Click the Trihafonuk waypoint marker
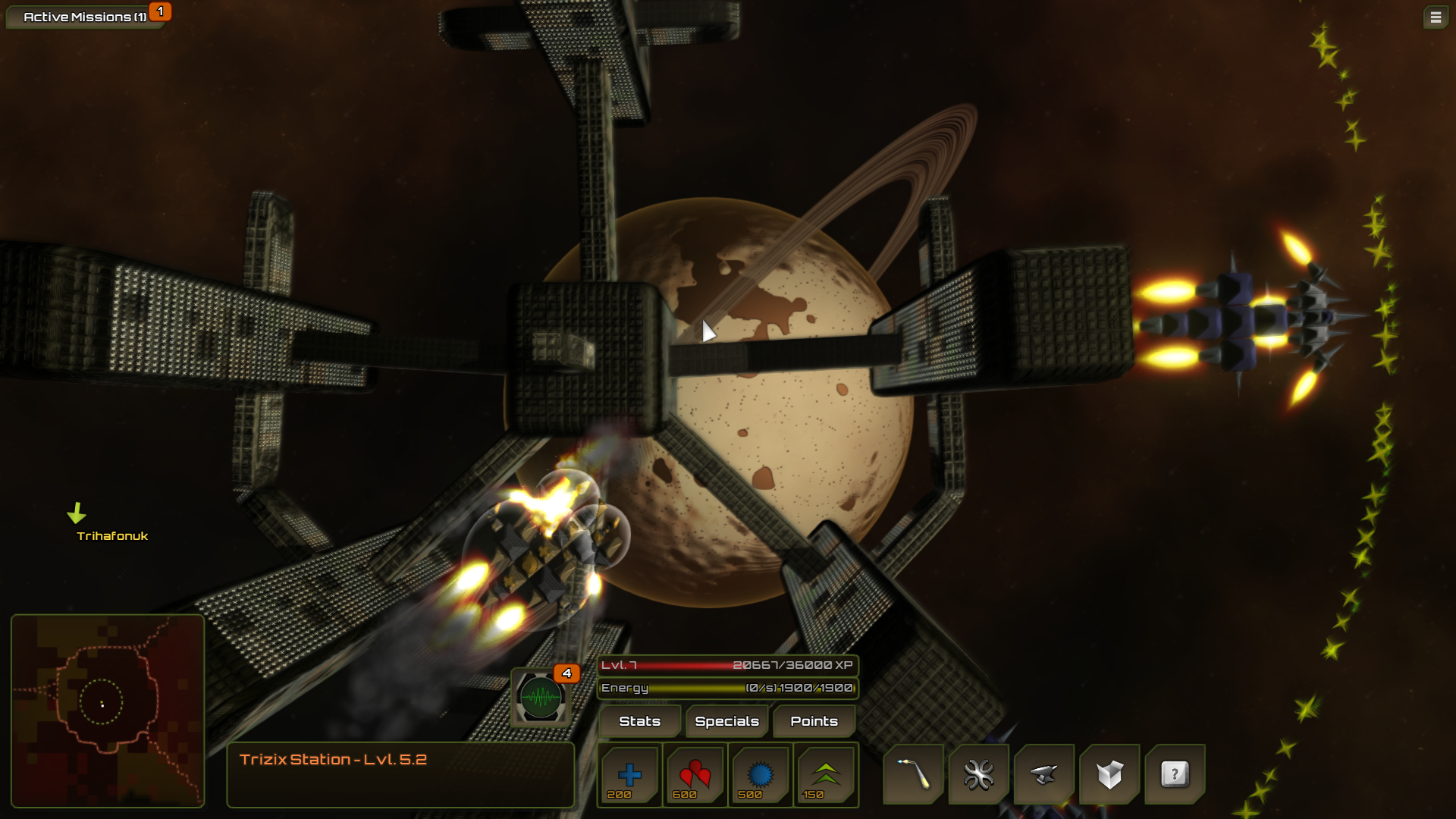This screenshot has height=819, width=1456. click(x=78, y=515)
